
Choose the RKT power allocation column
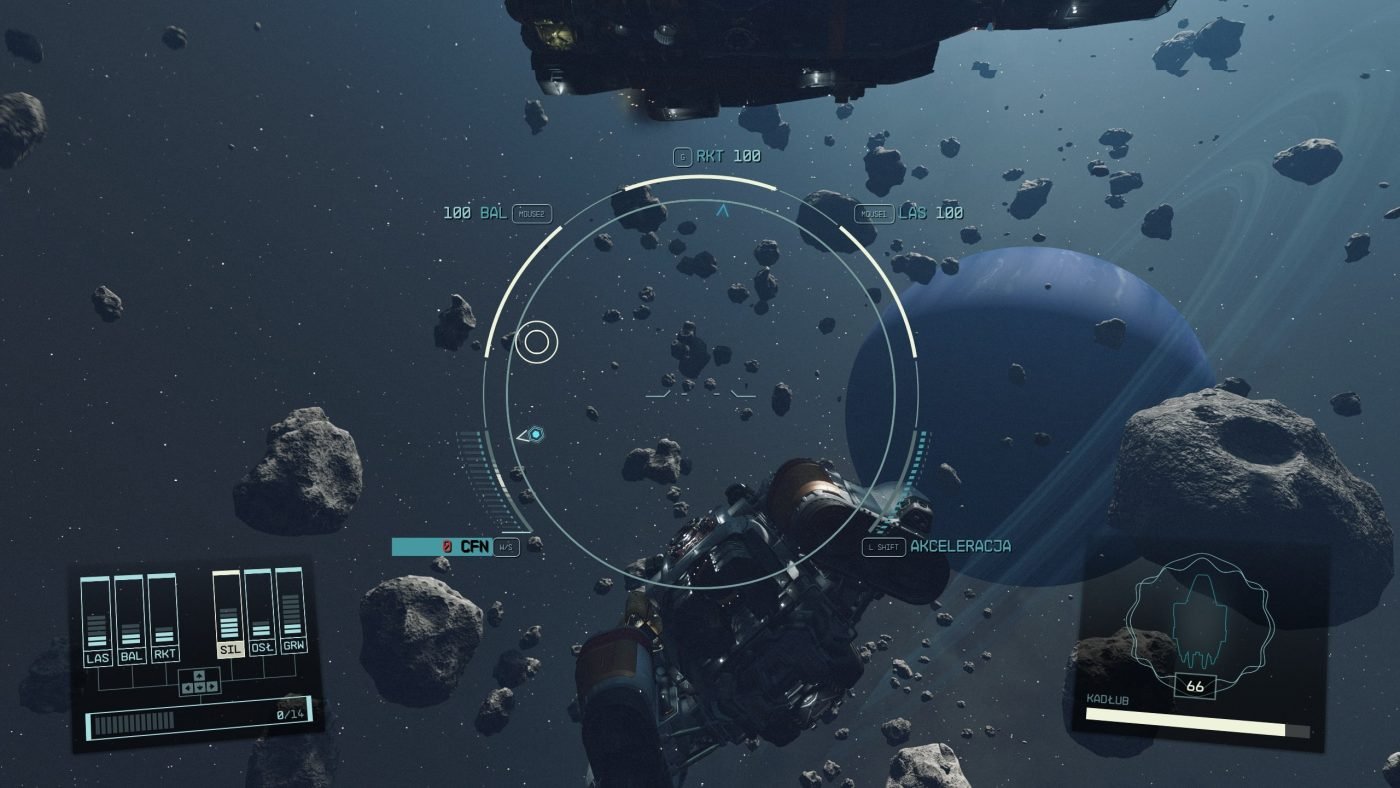point(164,620)
